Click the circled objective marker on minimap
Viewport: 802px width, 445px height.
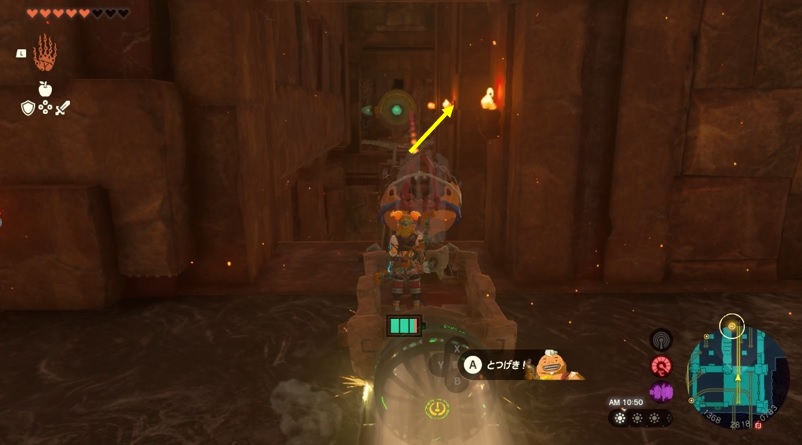pyautogui.click(x=733, y=326)
